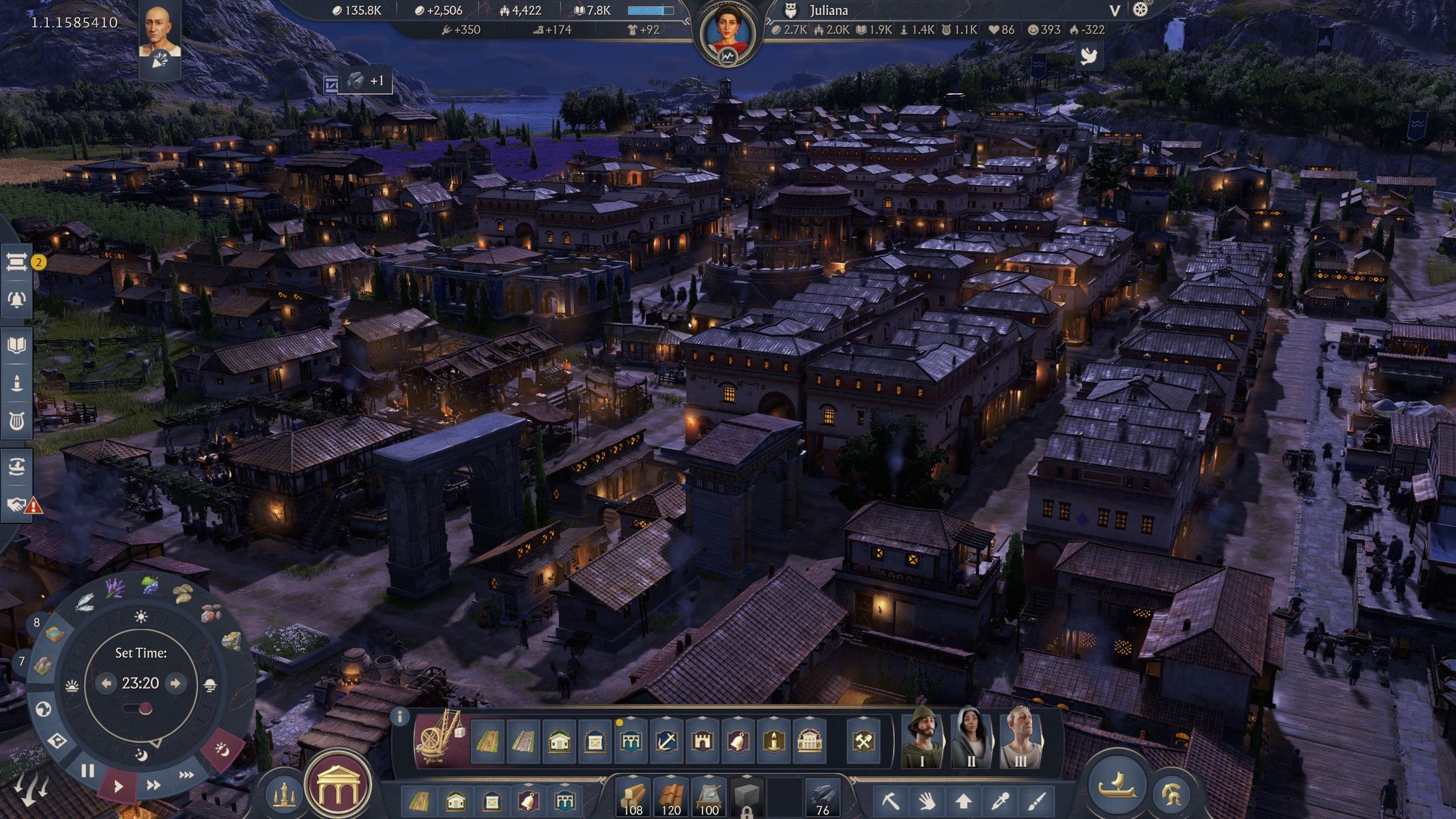Image resolution: width=1456 pixels, height=819 pixels.
Task: Select the anchor harbour build category
Action: click(666, 741)
